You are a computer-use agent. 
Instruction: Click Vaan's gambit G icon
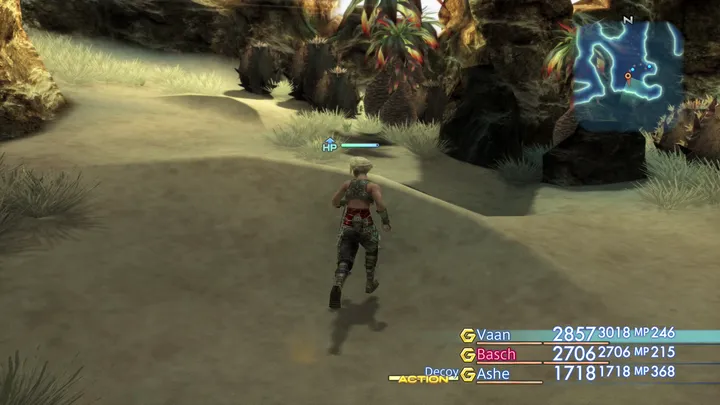(x=466, y=335)
